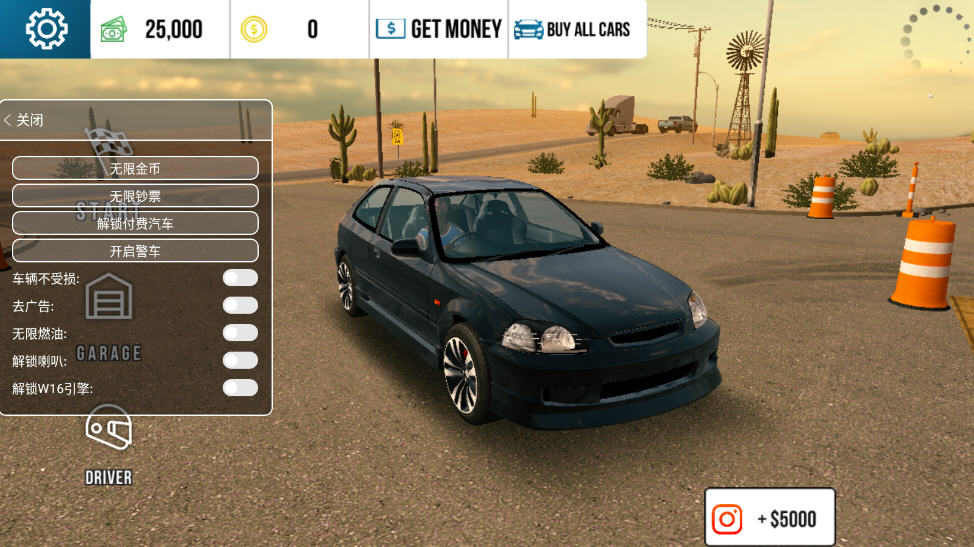Viewport: 974px width, 547px height.
Task: Click the green cash balance icon
Action: 114,30
